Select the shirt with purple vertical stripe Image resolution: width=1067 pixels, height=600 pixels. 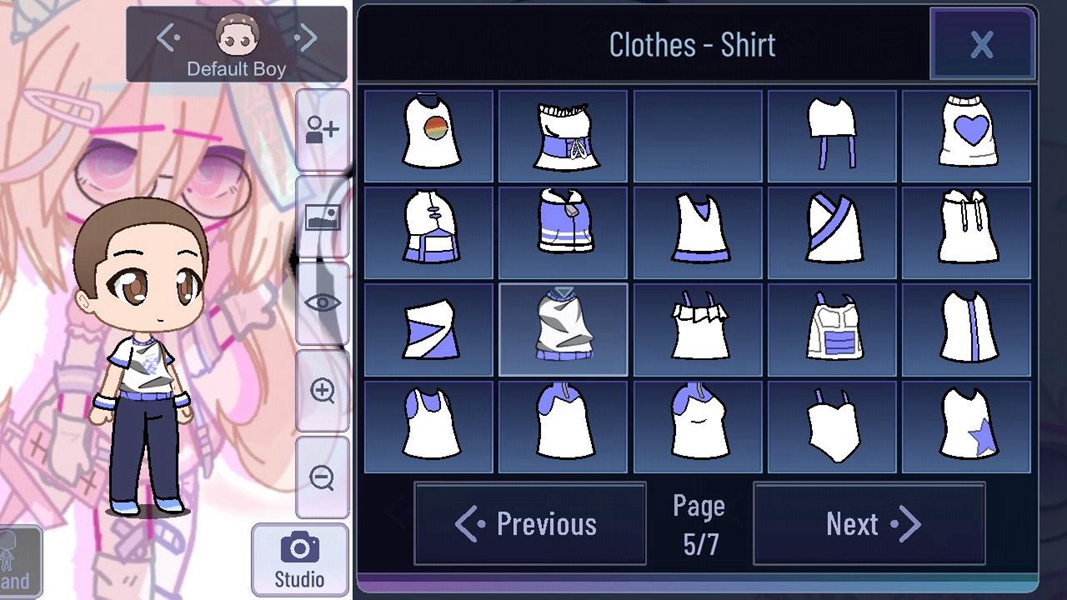click(x=967, y=329)
